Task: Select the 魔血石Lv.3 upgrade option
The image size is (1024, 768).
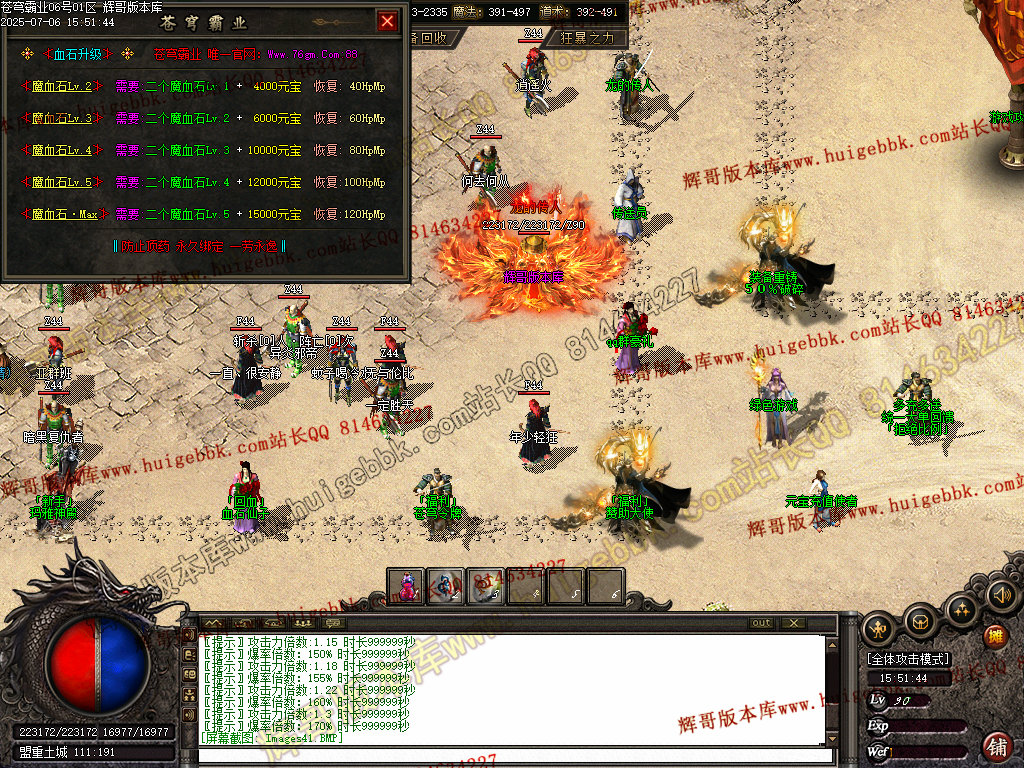Action: (x=62, y=119)
